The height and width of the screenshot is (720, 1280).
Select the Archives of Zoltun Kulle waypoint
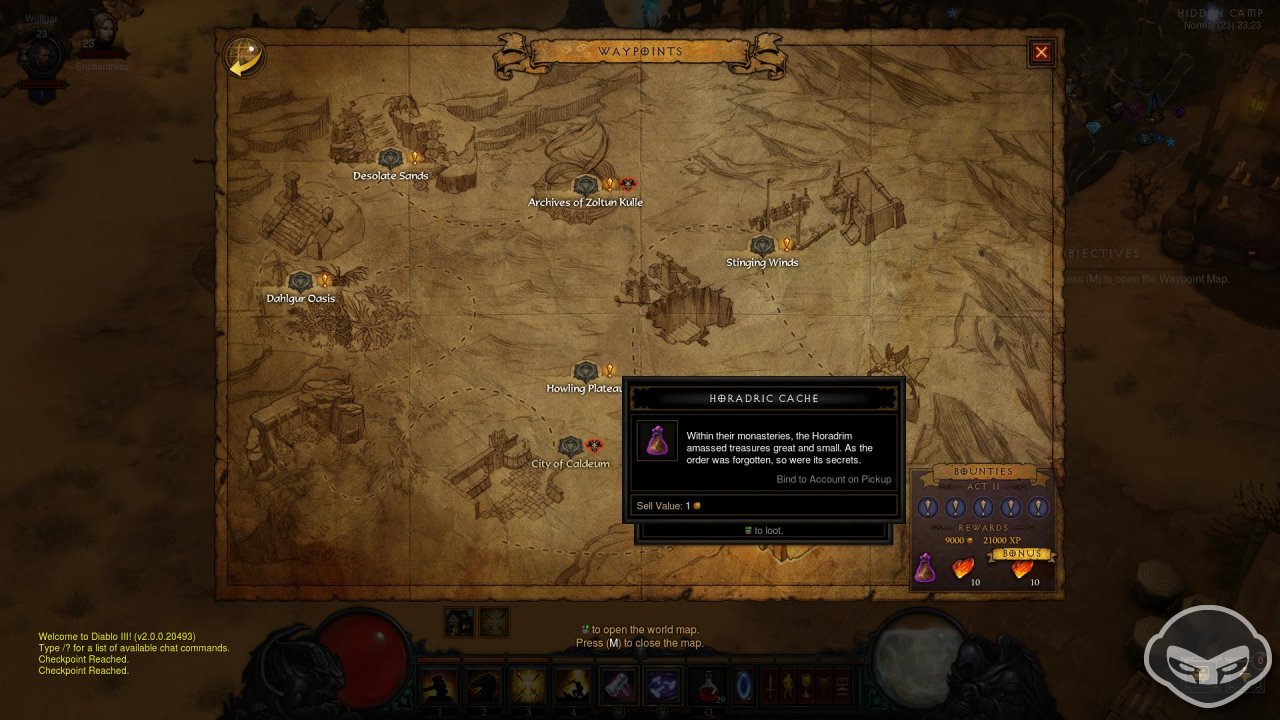585,185
